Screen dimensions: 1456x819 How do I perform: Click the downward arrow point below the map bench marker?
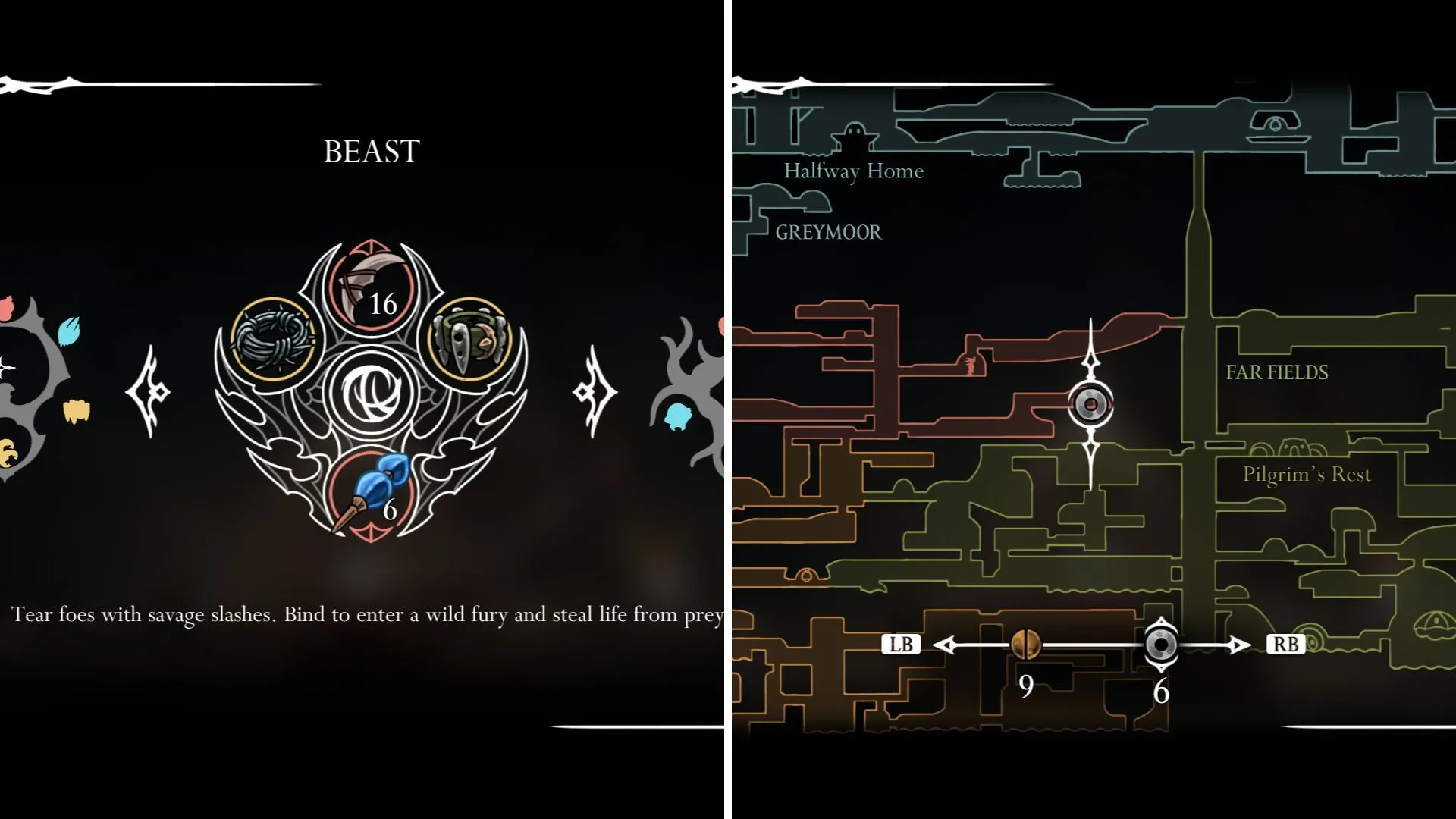coord(1161,671)
